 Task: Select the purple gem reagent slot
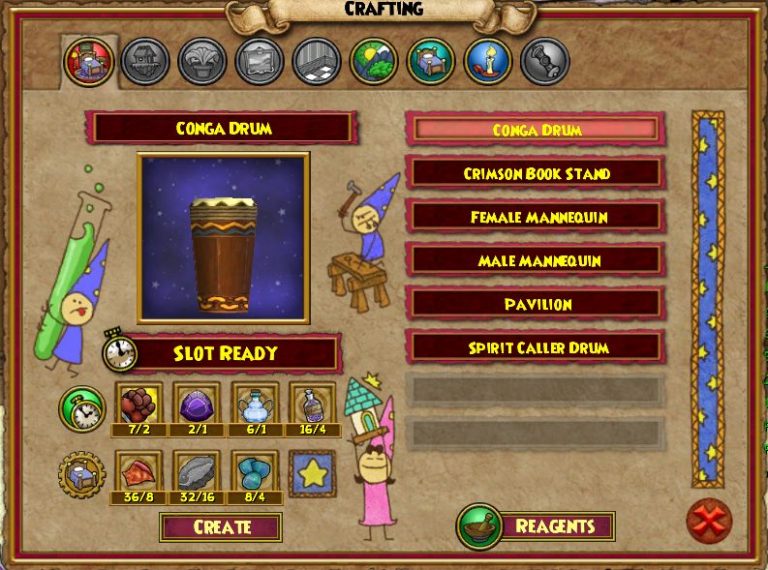tap(196, 406)
